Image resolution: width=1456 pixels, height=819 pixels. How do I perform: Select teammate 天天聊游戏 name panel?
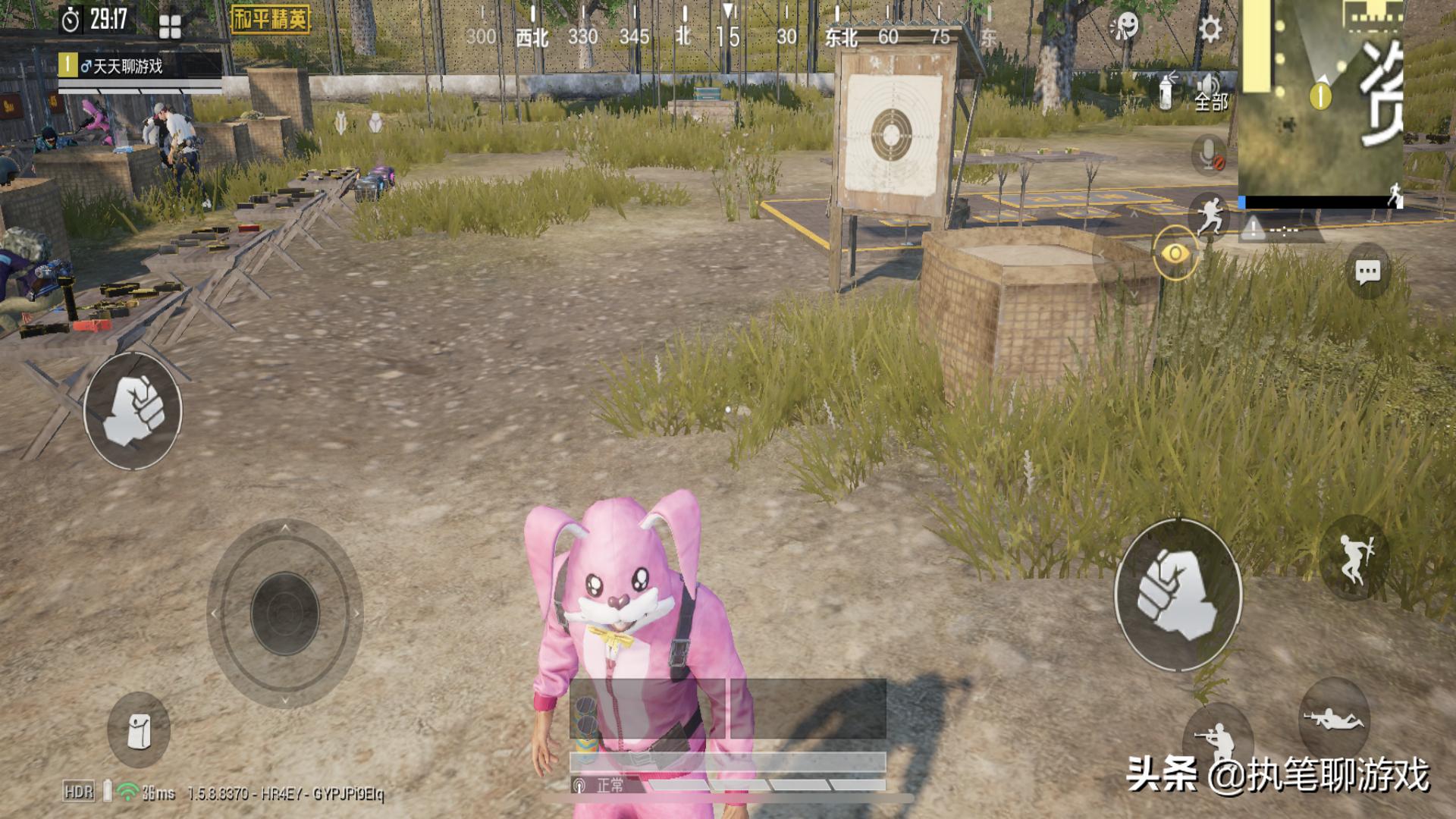[x=140, y=67]
